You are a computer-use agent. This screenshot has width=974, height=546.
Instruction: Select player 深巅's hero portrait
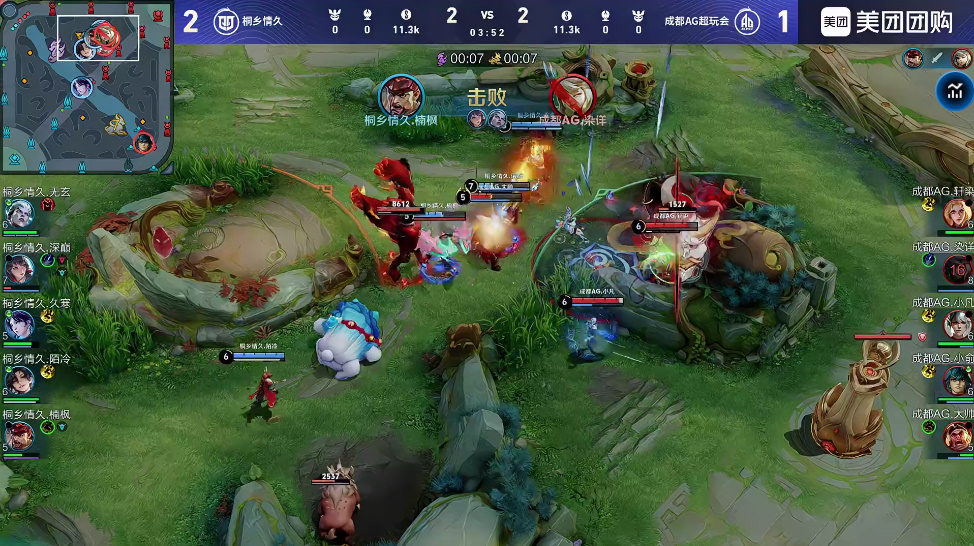19,269
